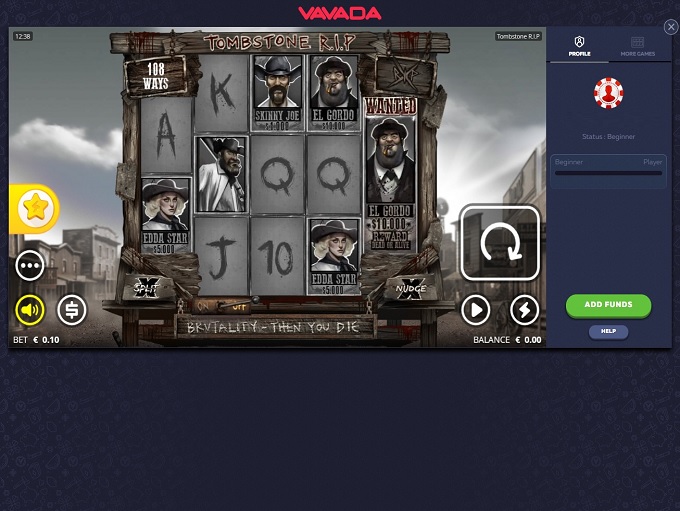The height and width of the screenshot is (511, 680).
Task: Select the Profile tab
Action: point(580,46)
